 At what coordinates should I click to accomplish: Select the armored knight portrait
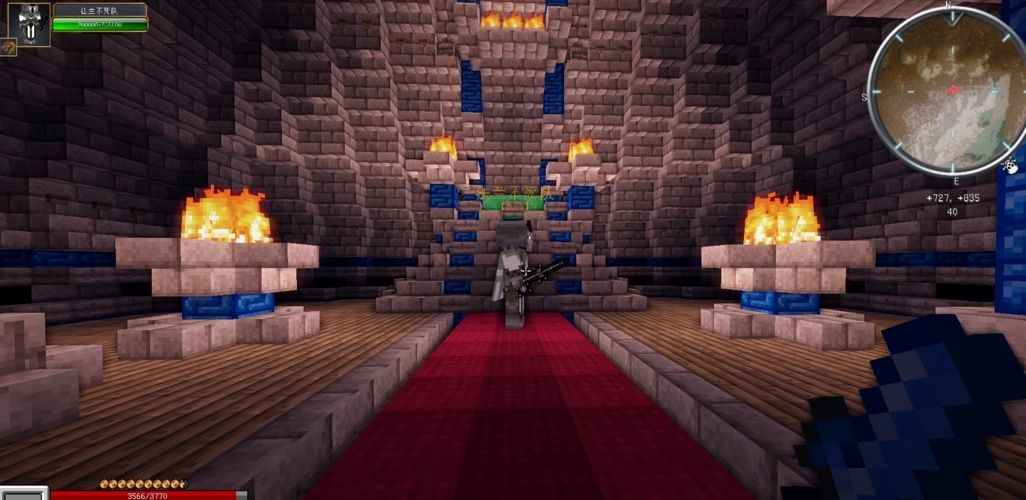coord(34,23)
